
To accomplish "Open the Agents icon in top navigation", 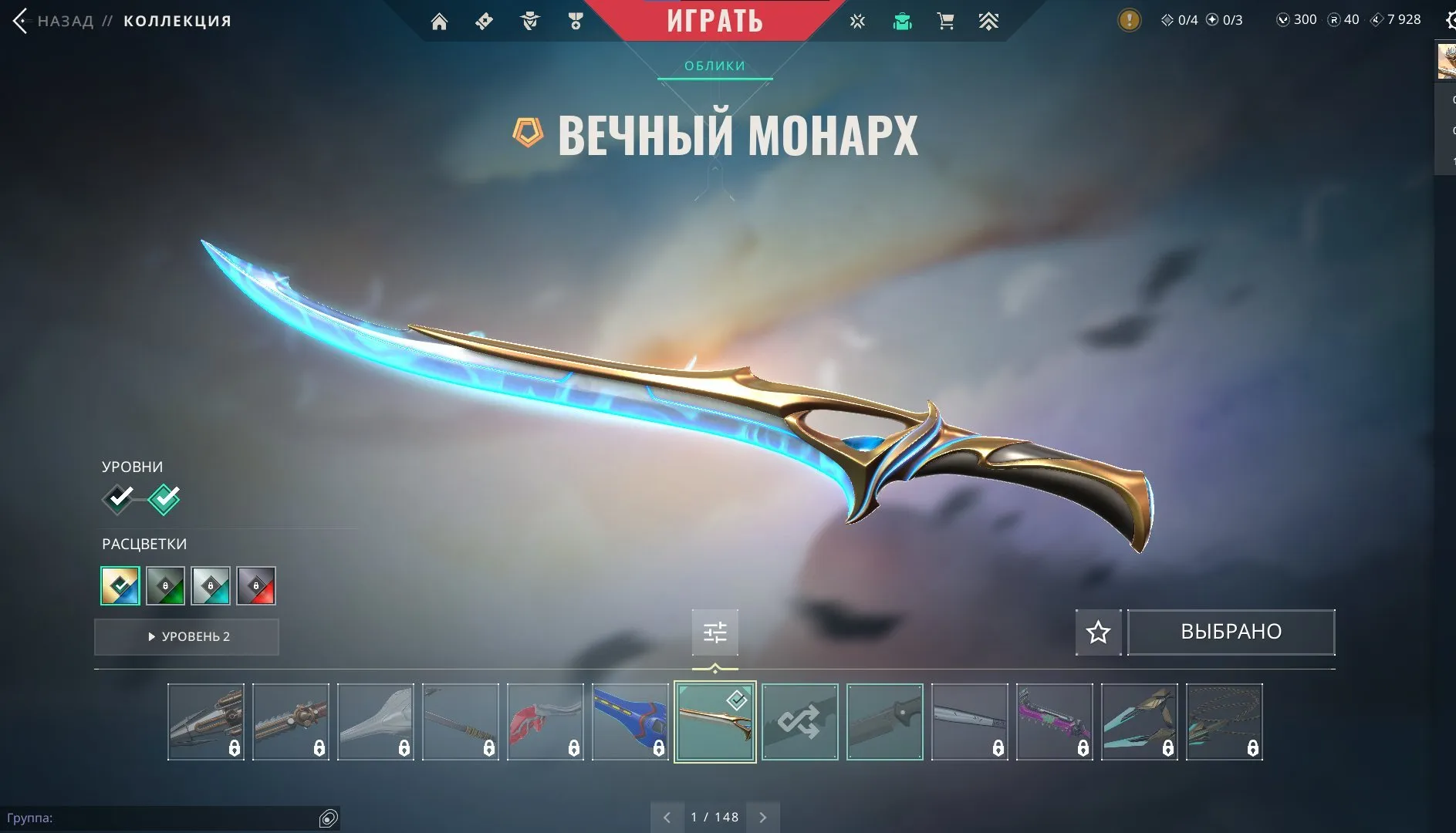I will pos(530,21).
